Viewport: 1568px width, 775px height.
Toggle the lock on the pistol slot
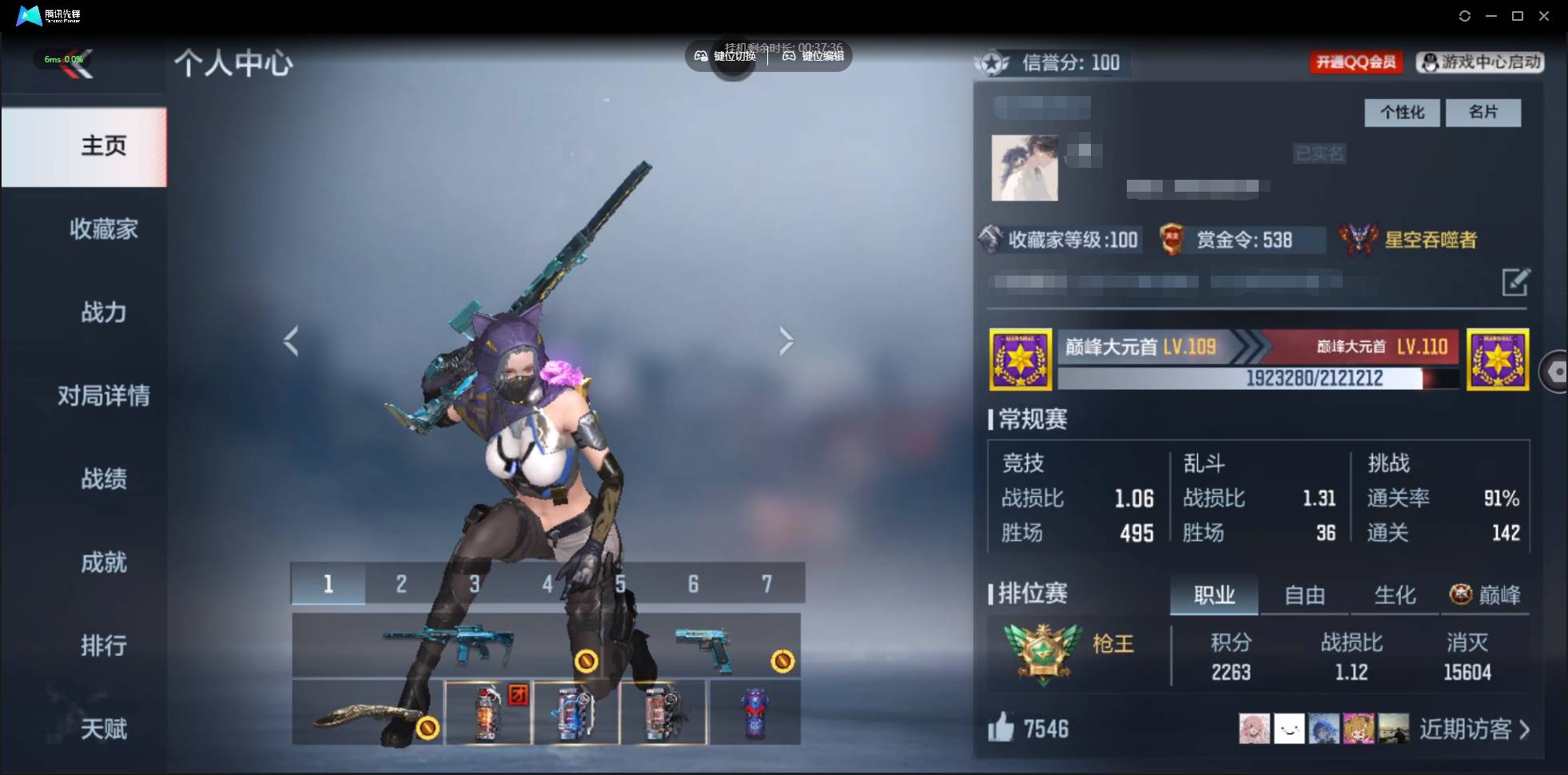click(781, 661)
